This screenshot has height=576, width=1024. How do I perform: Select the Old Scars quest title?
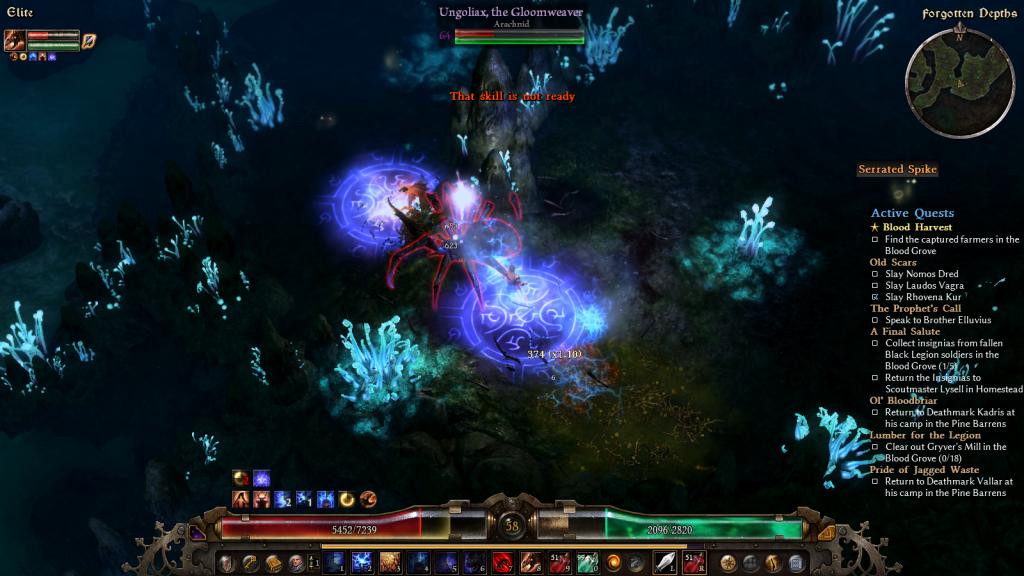[893, 262]
